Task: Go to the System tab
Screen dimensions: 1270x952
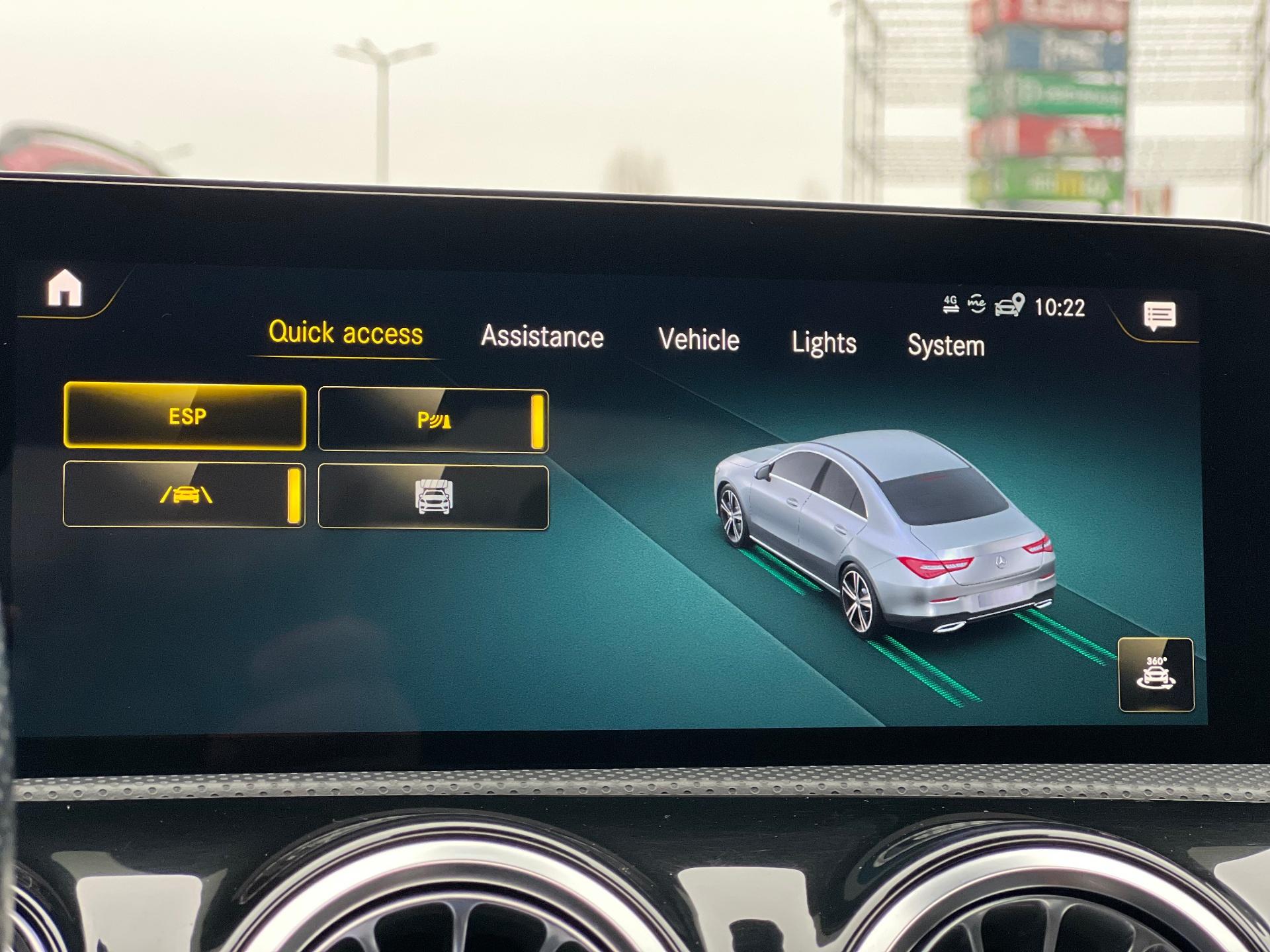Action: tap(946, 346)
